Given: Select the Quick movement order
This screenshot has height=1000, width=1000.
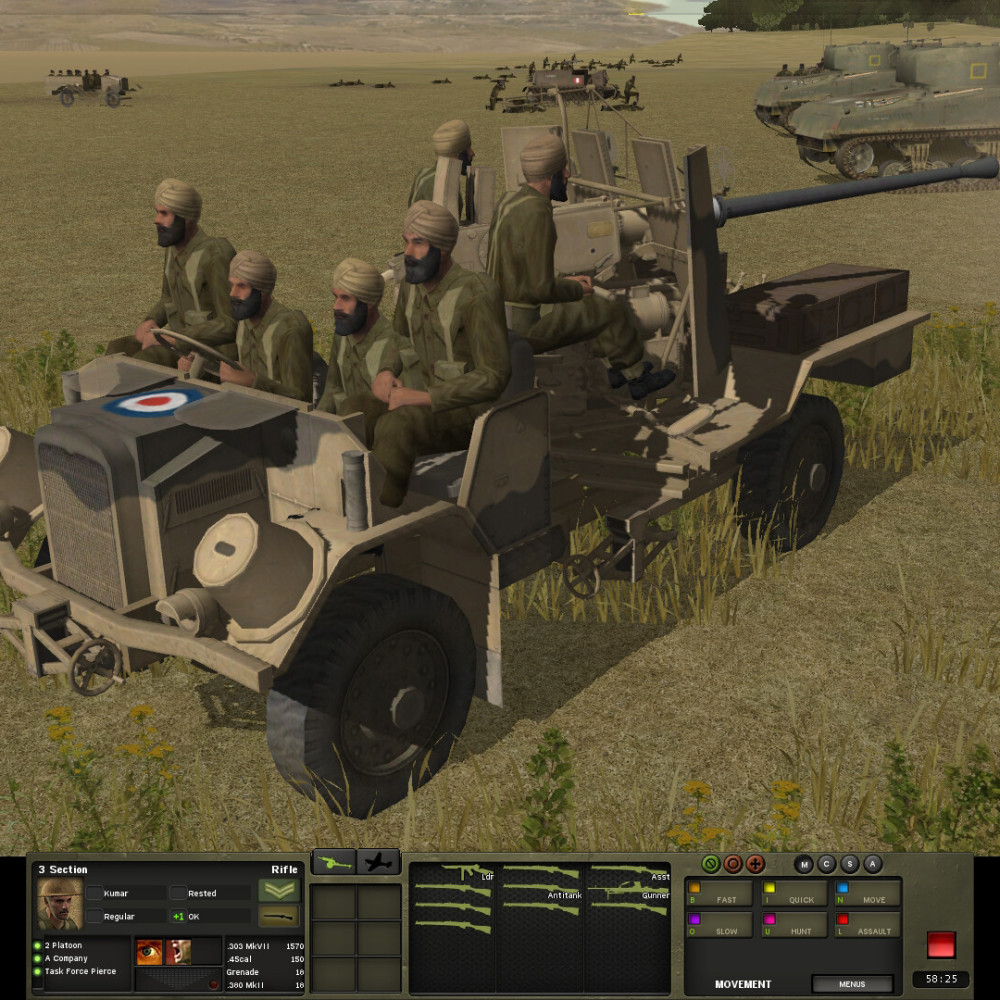Looking at the screenshot, I should point(794,893).
